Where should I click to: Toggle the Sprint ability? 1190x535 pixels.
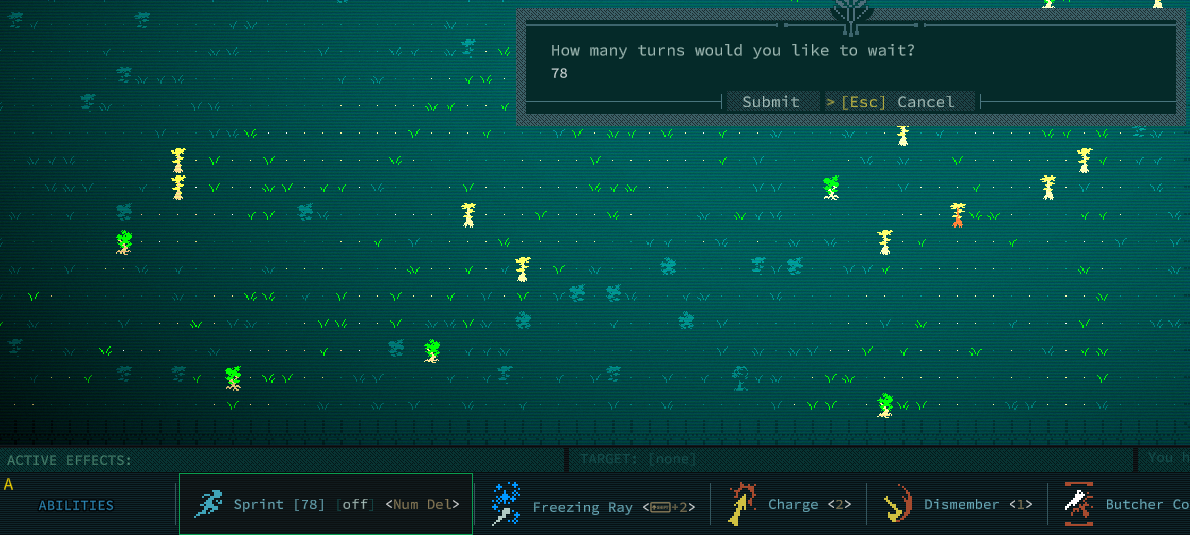coord(326,504)
